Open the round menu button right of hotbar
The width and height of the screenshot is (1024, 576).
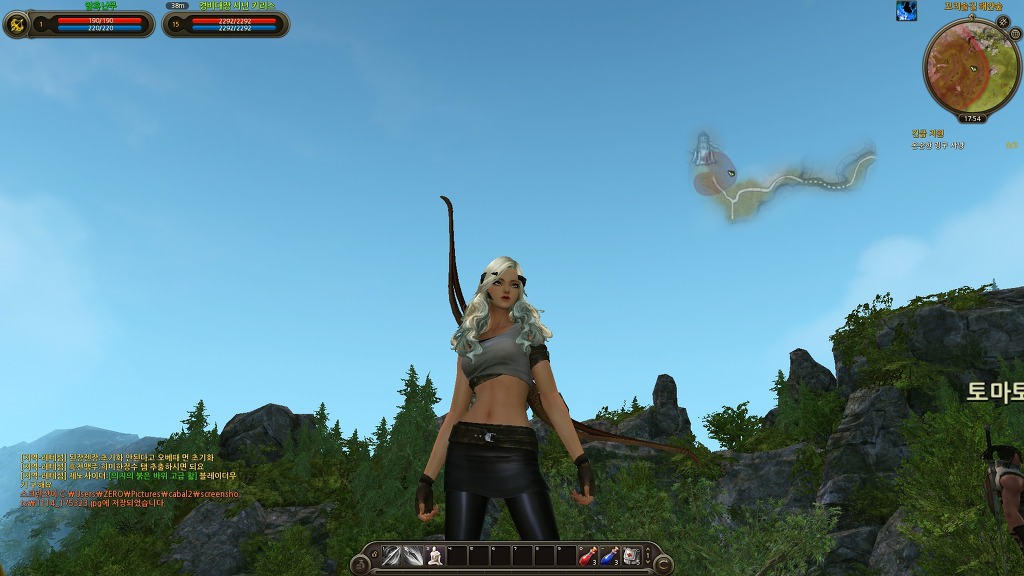pyautogui.click(x=662, y=565)
